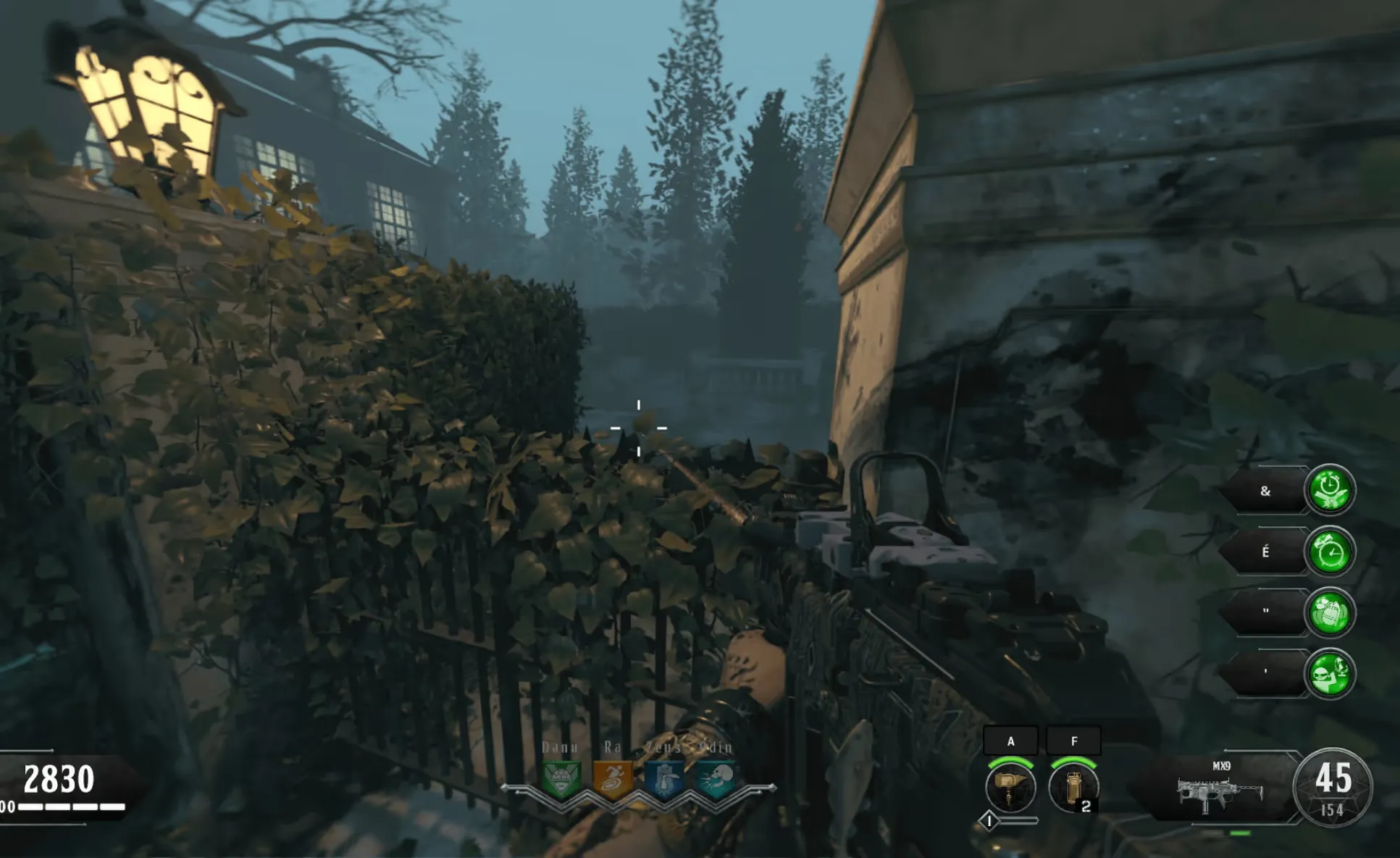Use the skull and globe elixir icon
The width and height of the screenshot is (1400, 858).
pyautogui.click(x=1330, y=674)
